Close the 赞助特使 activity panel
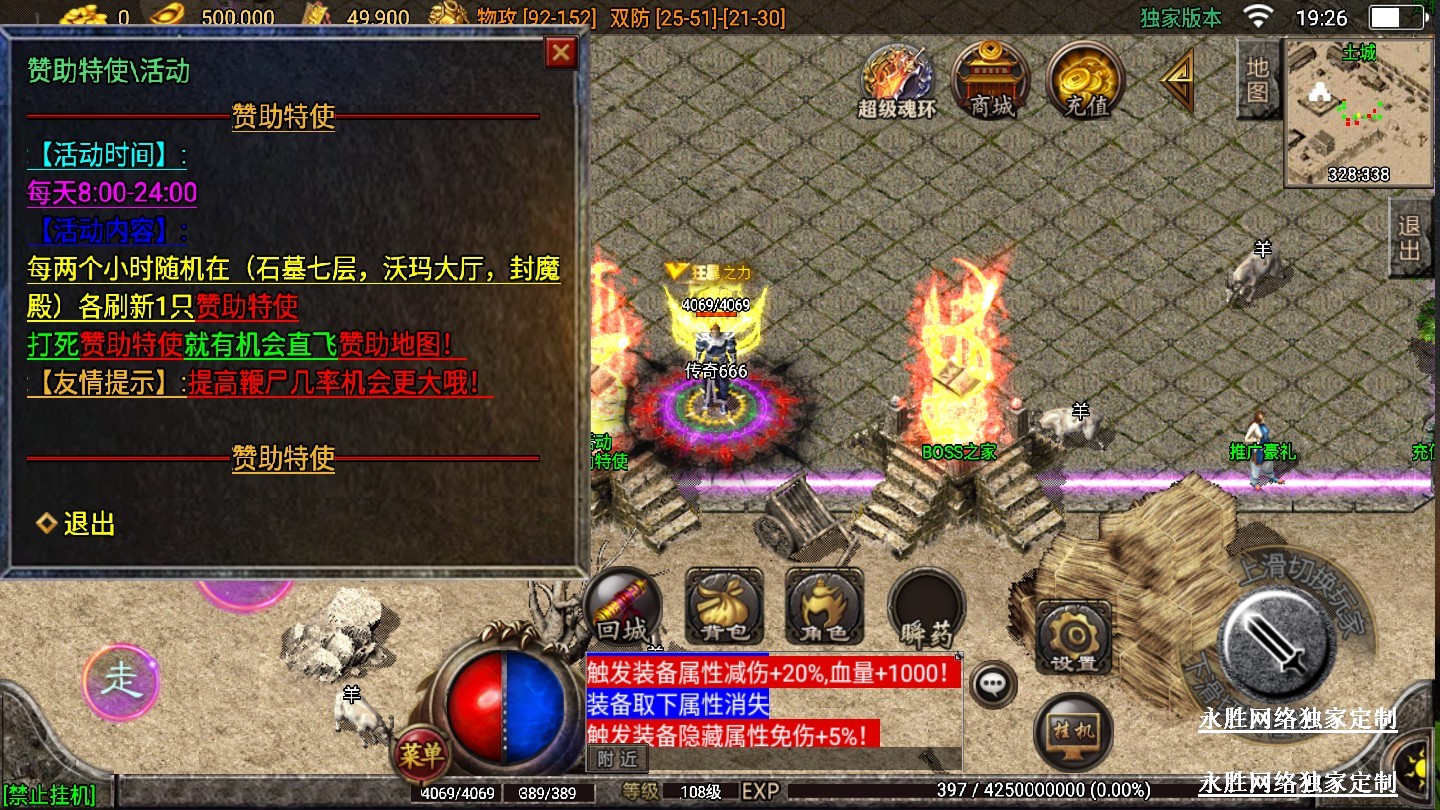 click(x=561, y=53)
